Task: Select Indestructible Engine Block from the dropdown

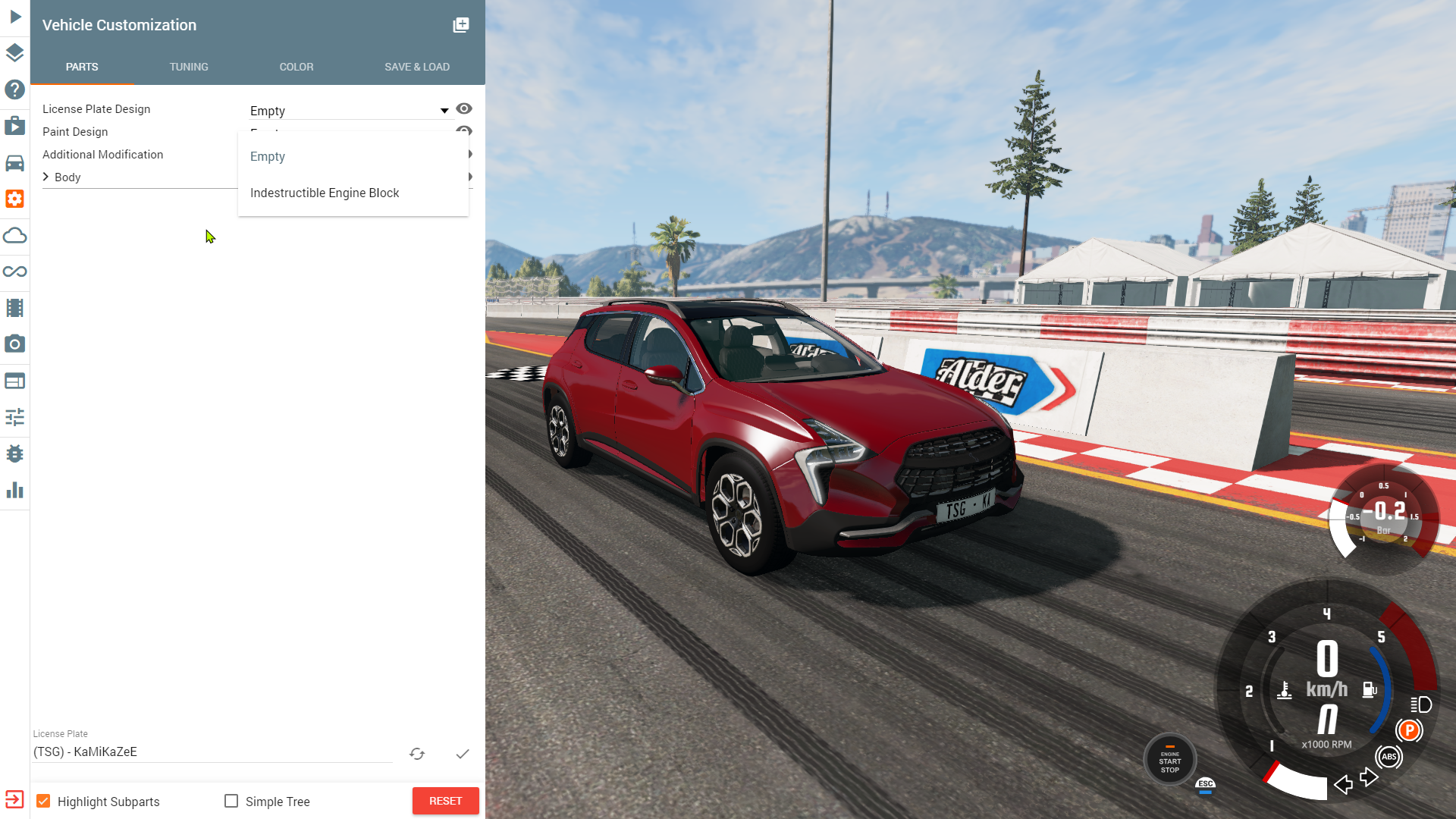Action: click(325, 193)
